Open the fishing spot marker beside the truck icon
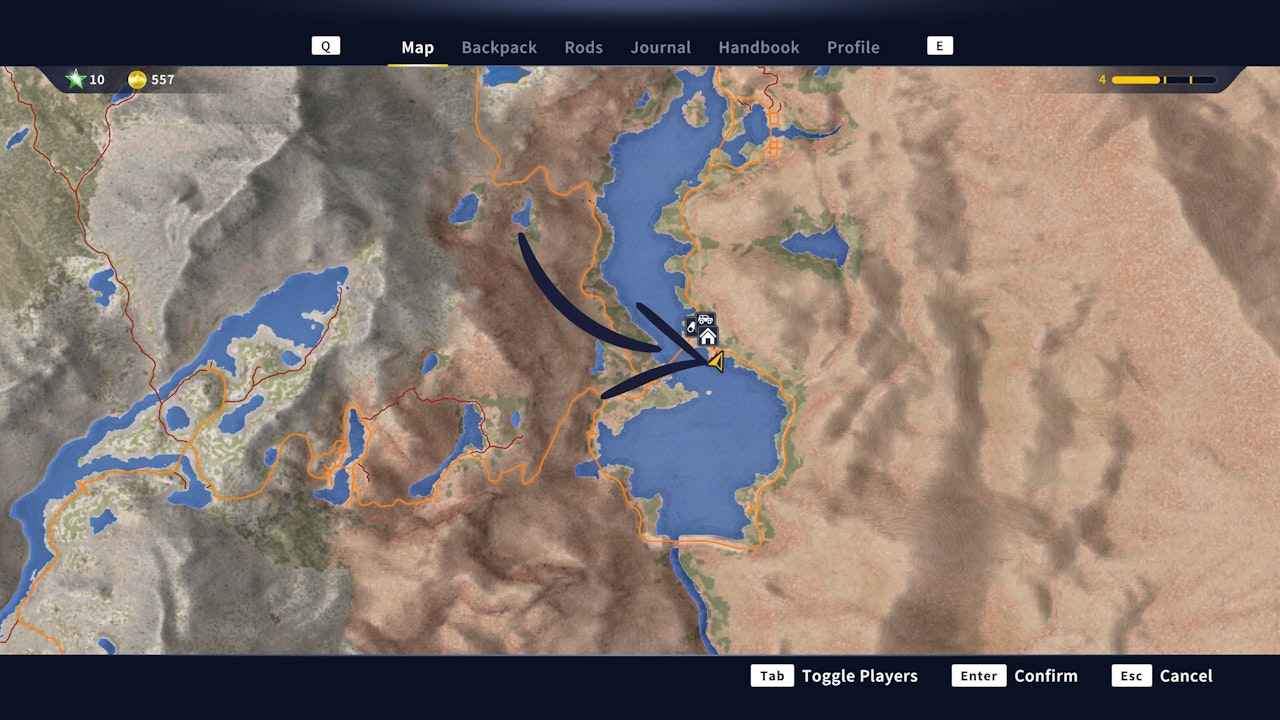1280x720 pixels. pyautogui.click(x=691, y=327)
